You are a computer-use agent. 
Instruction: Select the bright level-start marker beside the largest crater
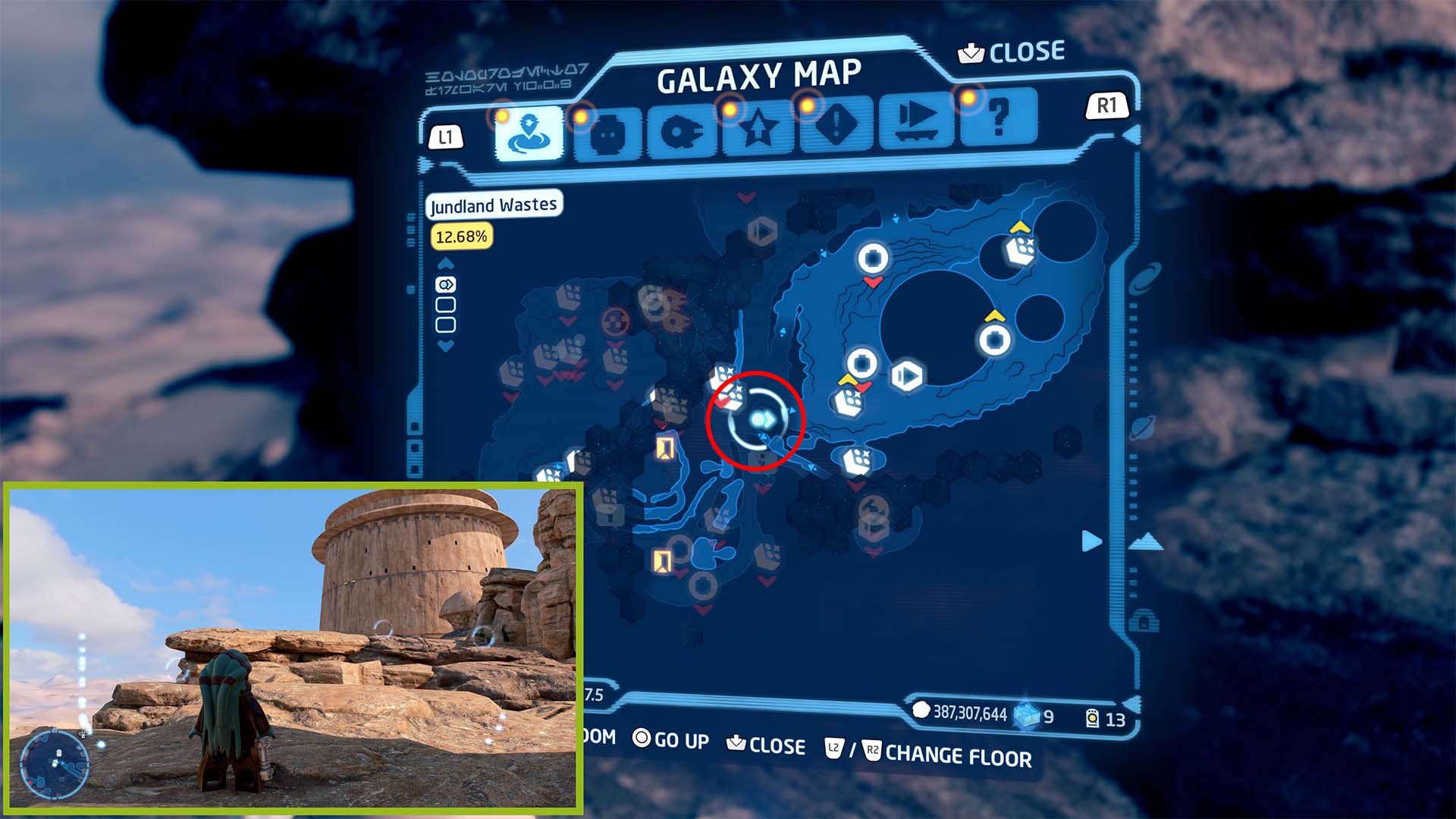(x=906, y=375)
